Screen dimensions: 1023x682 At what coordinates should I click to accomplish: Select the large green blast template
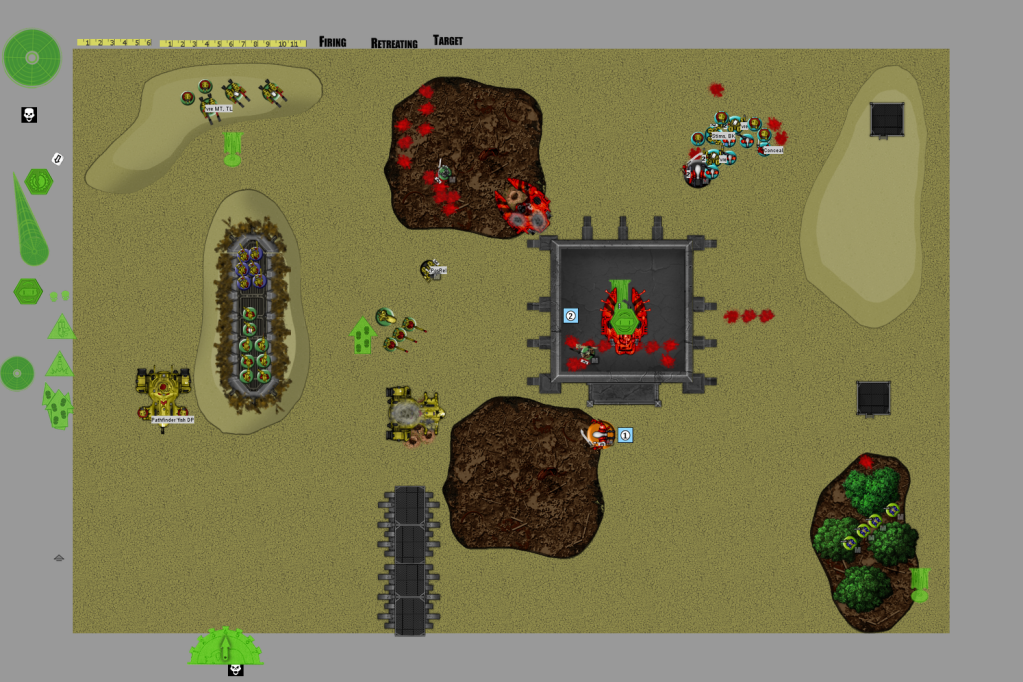coord(32,57)
